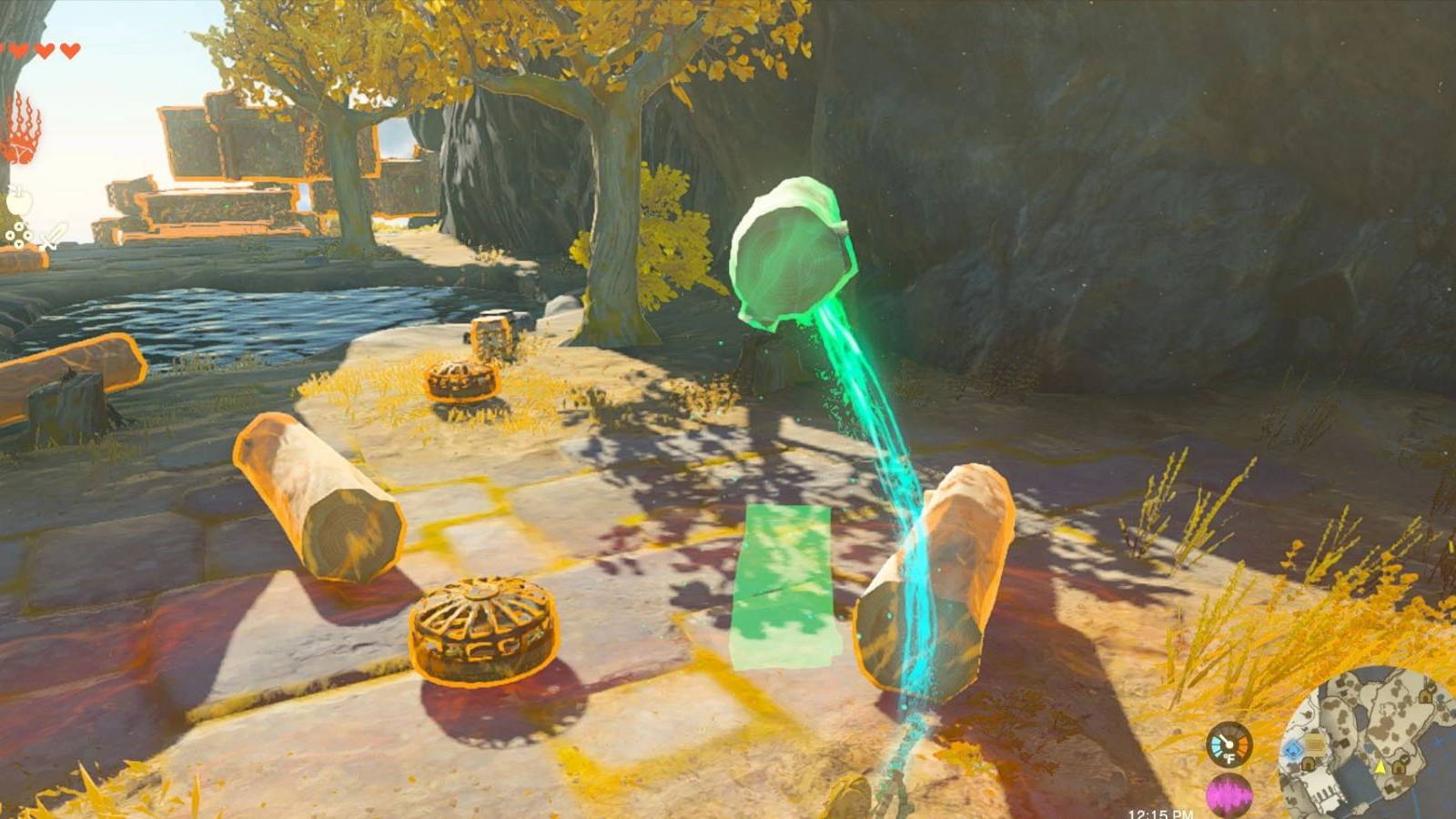Click the temperature gauge showing °F
Image resolution: width=1456 pixels, height=819 pixels.
point(1229,745)
